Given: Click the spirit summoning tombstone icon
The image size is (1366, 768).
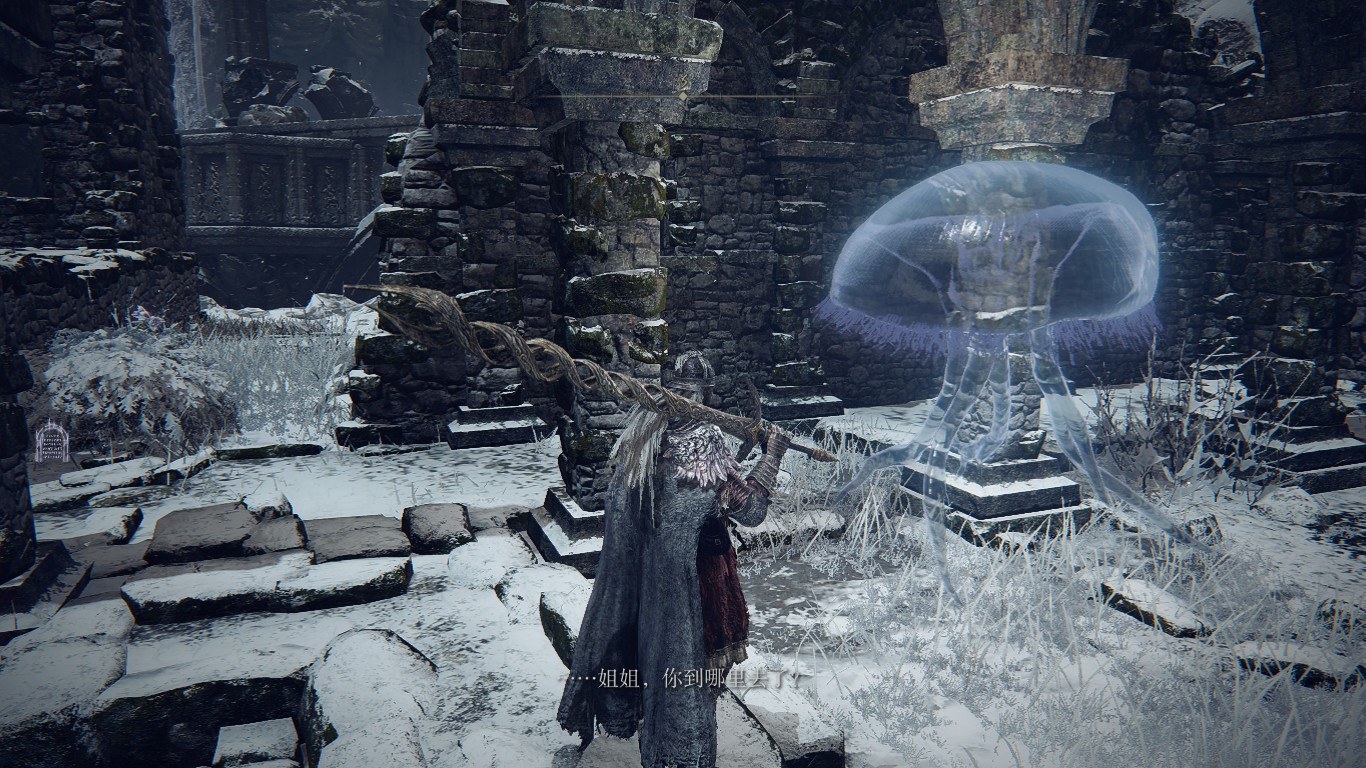Looking at the screenshot, I should point(51,442).
